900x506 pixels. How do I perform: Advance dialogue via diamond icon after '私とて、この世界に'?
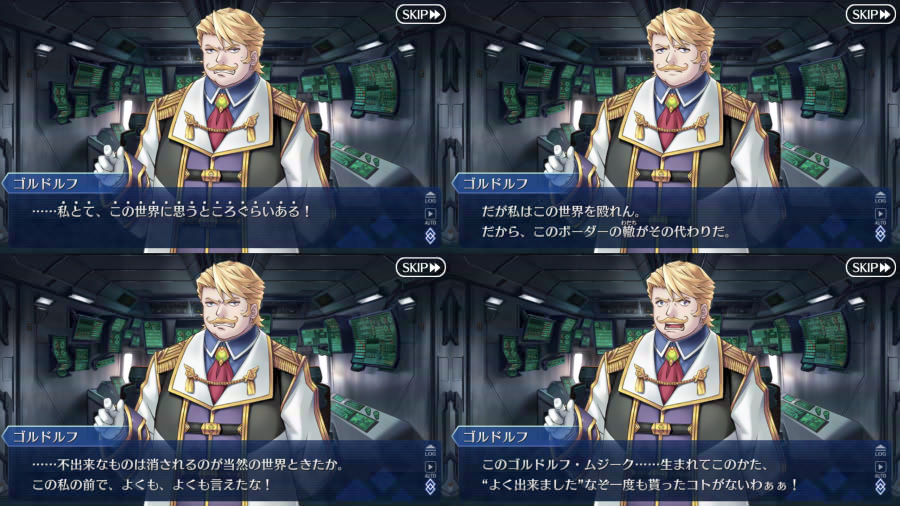point(430,234)
